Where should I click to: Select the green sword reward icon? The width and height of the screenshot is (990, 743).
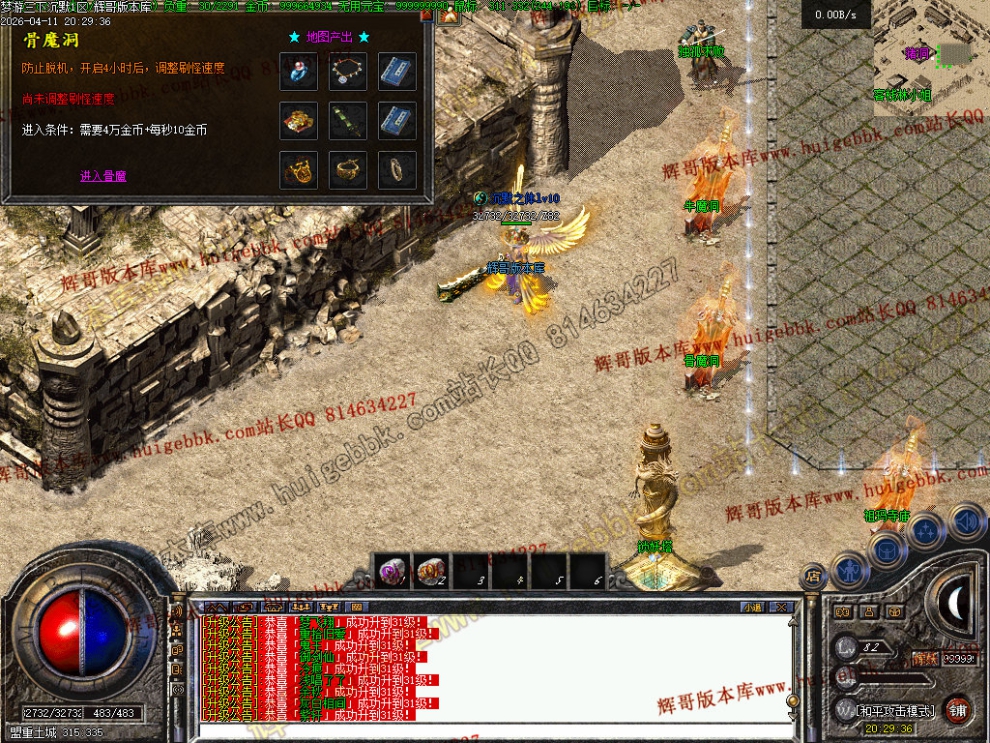(348, 121)
